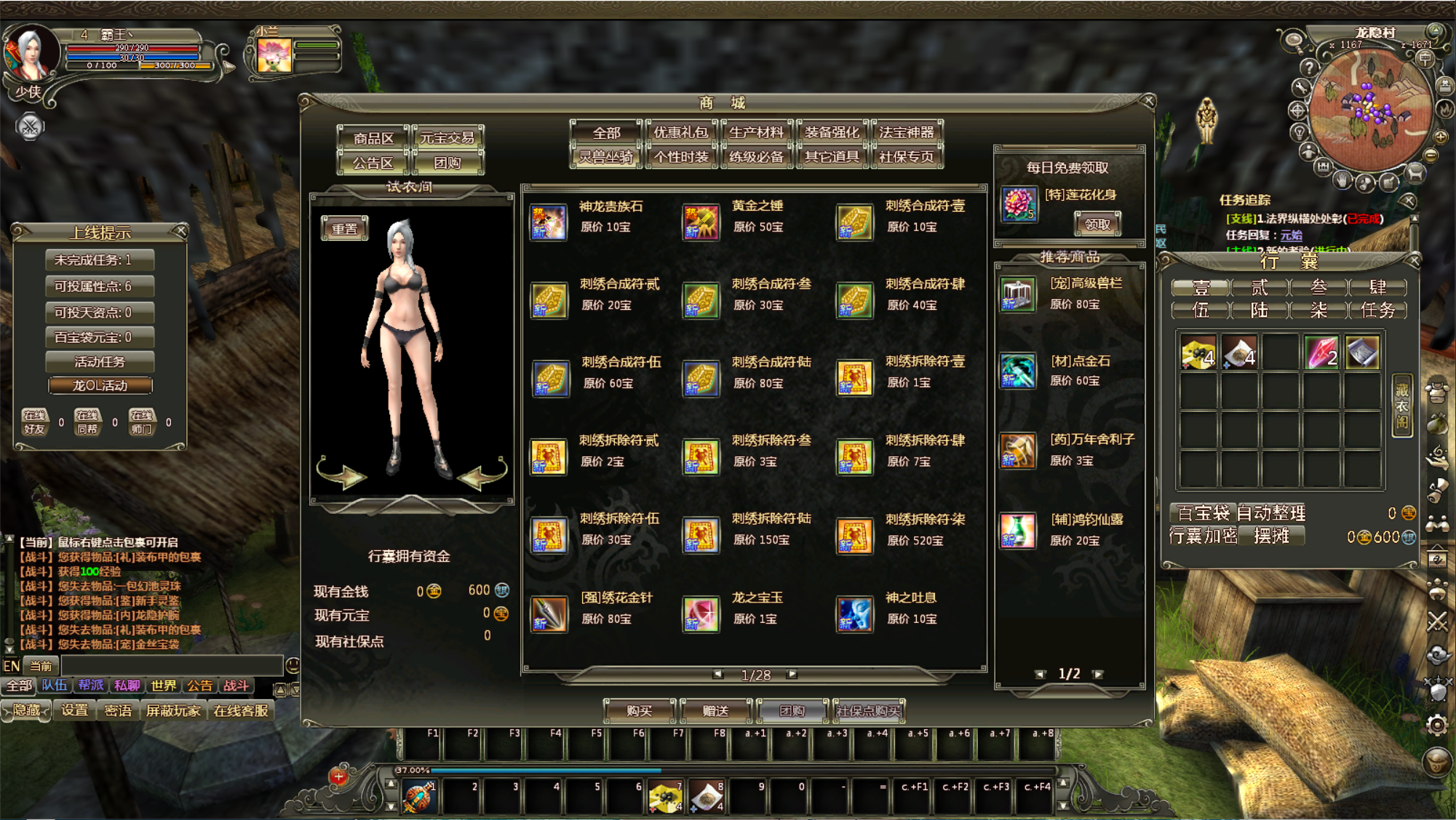Select the 优惠礼包 category
The width and height of the screenshot is (1456, 820).
680,132
